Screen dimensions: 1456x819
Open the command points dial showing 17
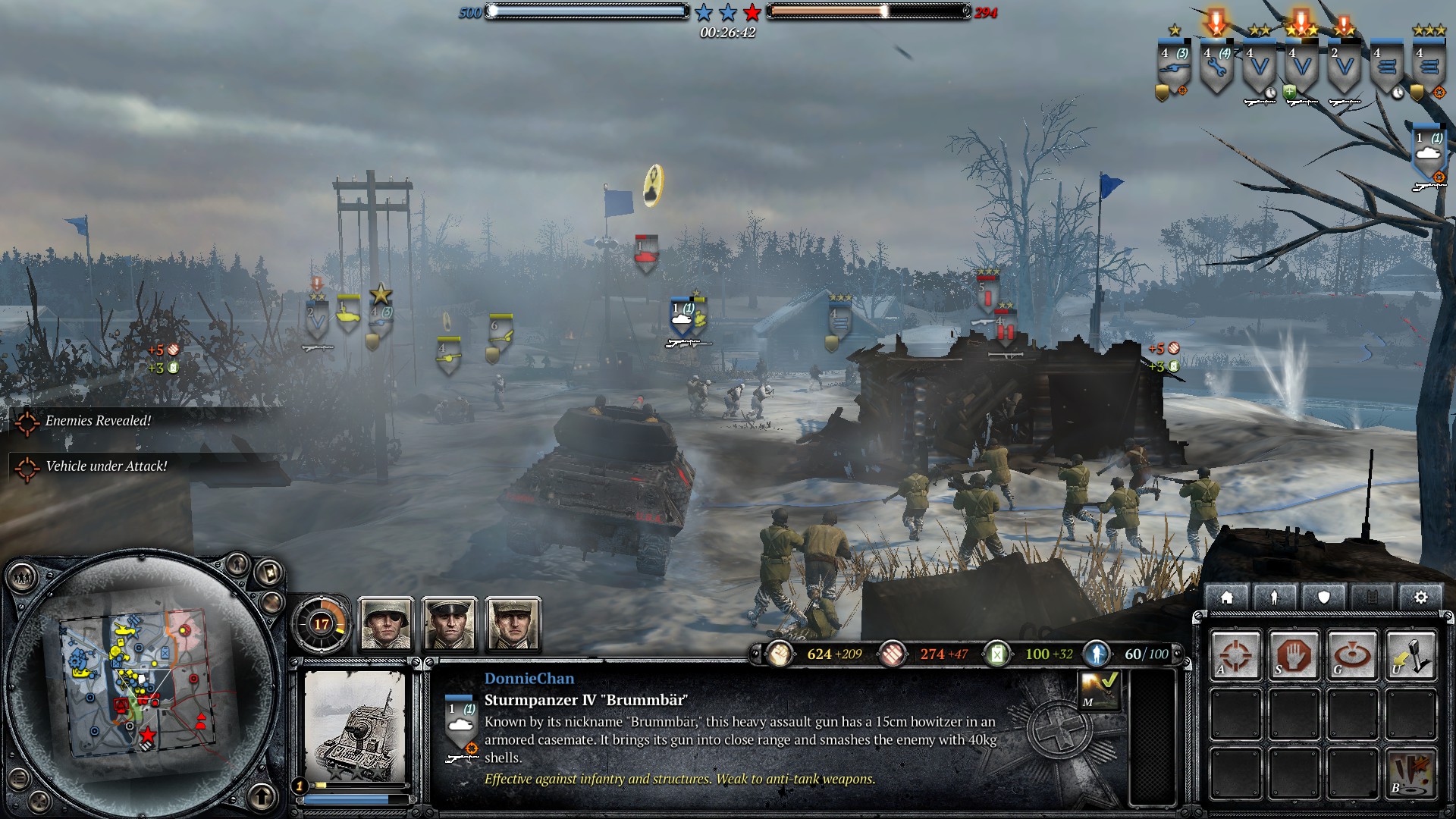point(321,624)
